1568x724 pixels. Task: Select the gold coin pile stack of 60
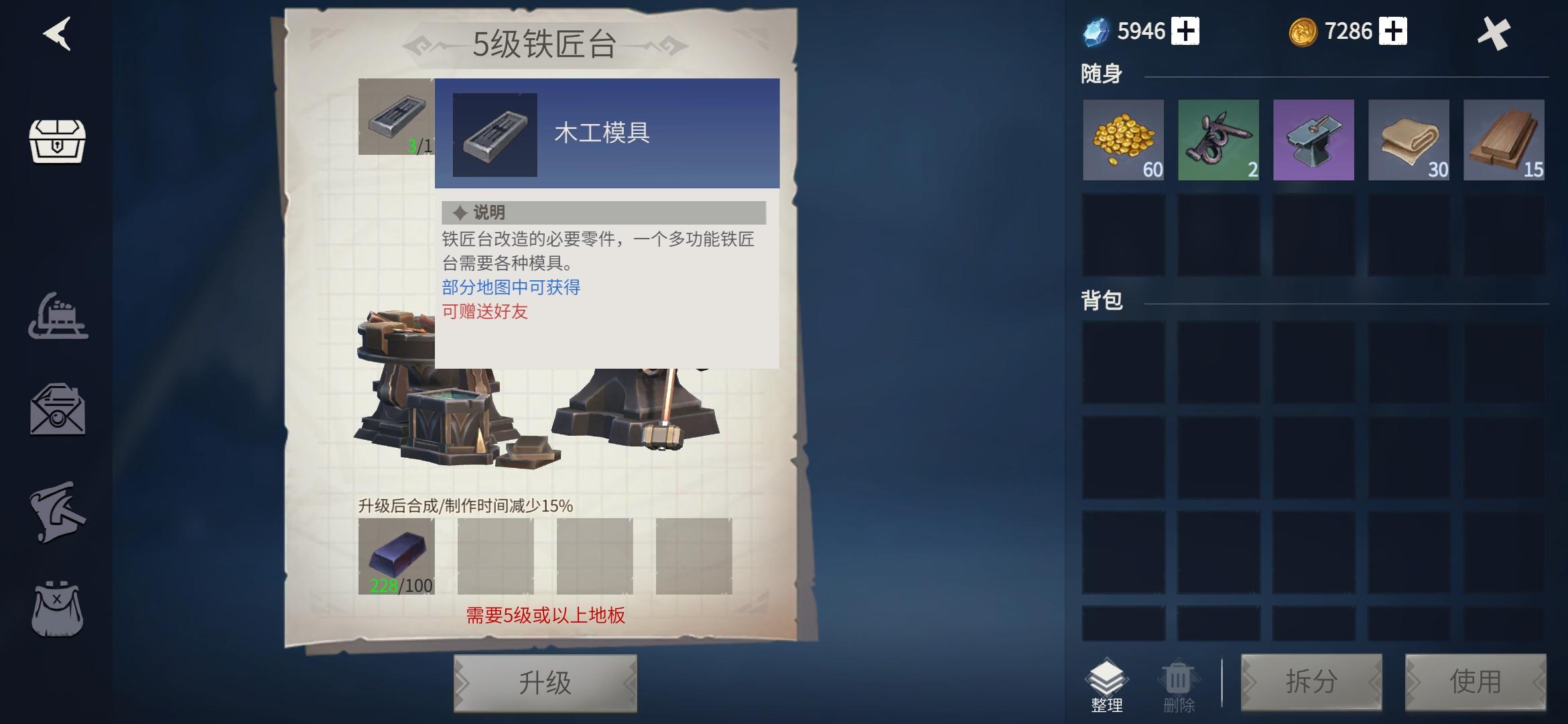1123,139
